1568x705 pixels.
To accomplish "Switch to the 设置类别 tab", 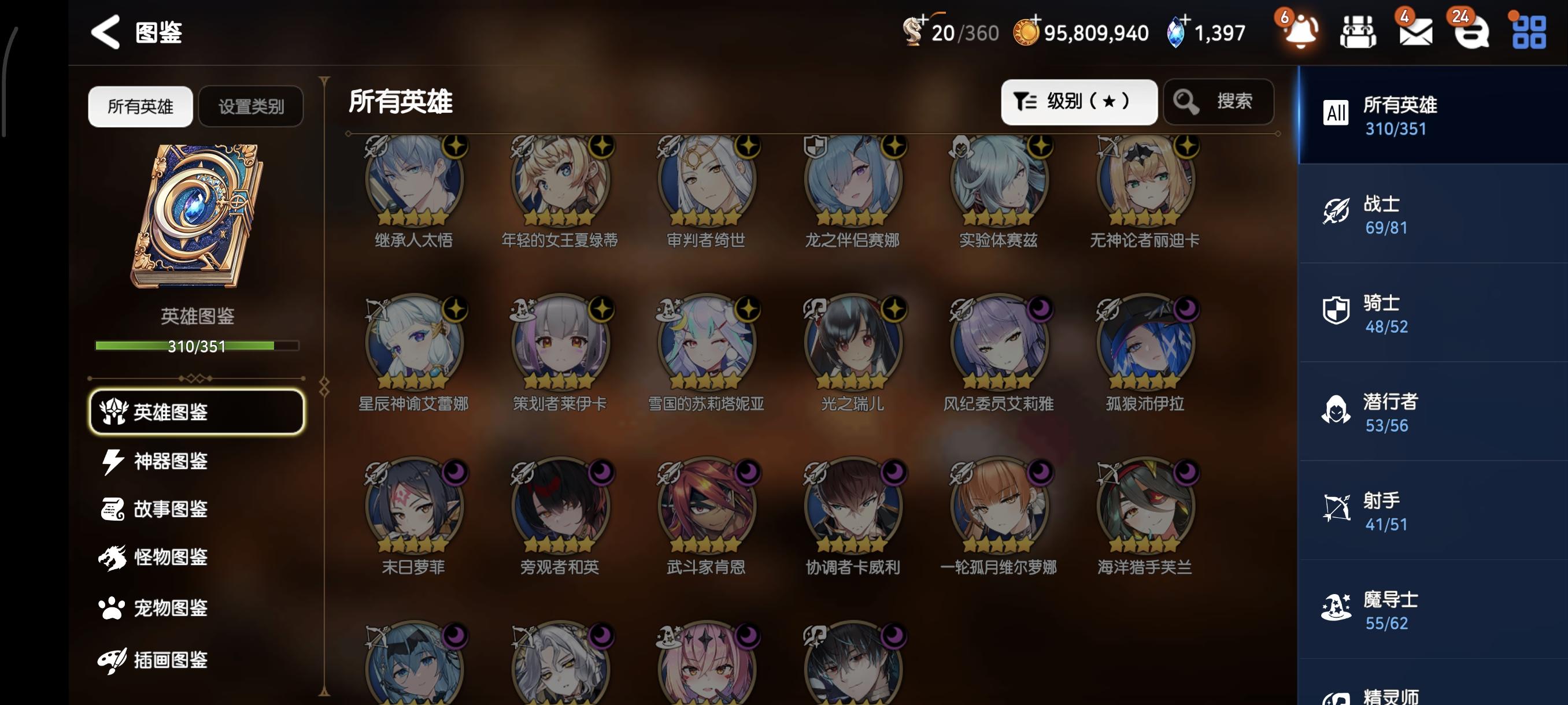I will (x=250, y=106).
